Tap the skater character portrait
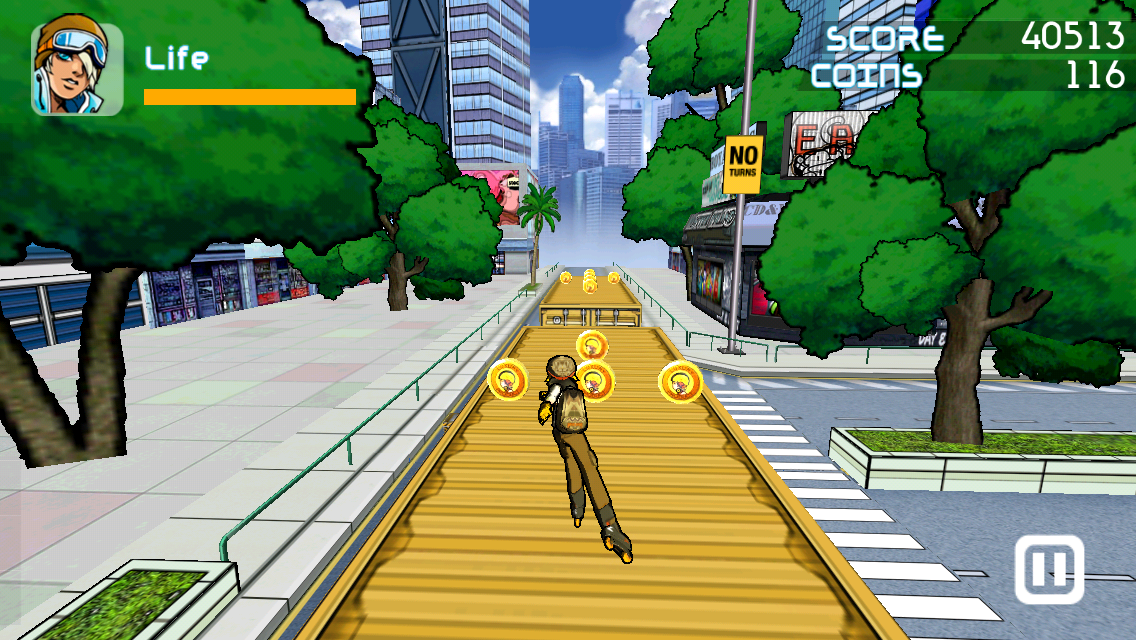The image size is (1136, 640). pos(77,68)
